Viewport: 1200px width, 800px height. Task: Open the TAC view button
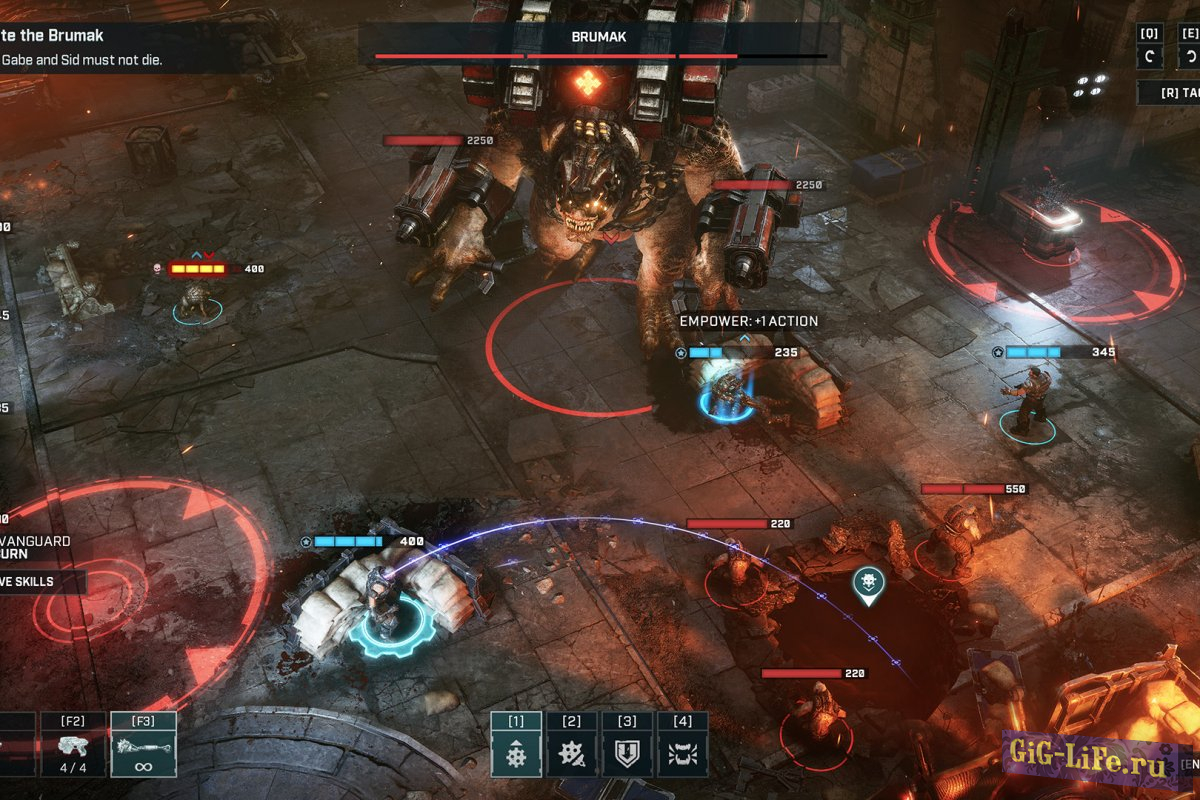coord(1172,93)
